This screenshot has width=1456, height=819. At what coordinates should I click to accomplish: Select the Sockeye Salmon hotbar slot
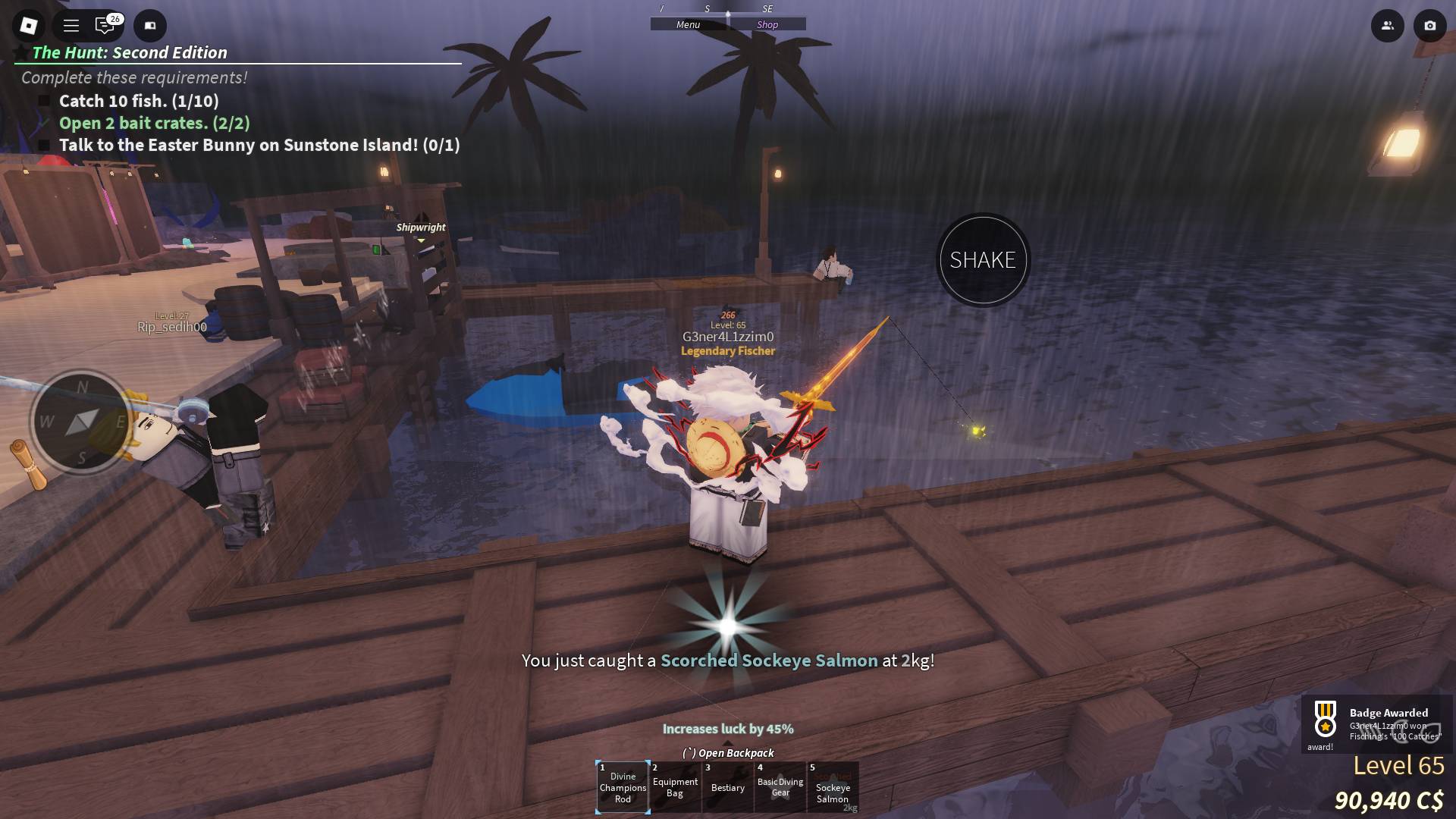pos(833,787)
